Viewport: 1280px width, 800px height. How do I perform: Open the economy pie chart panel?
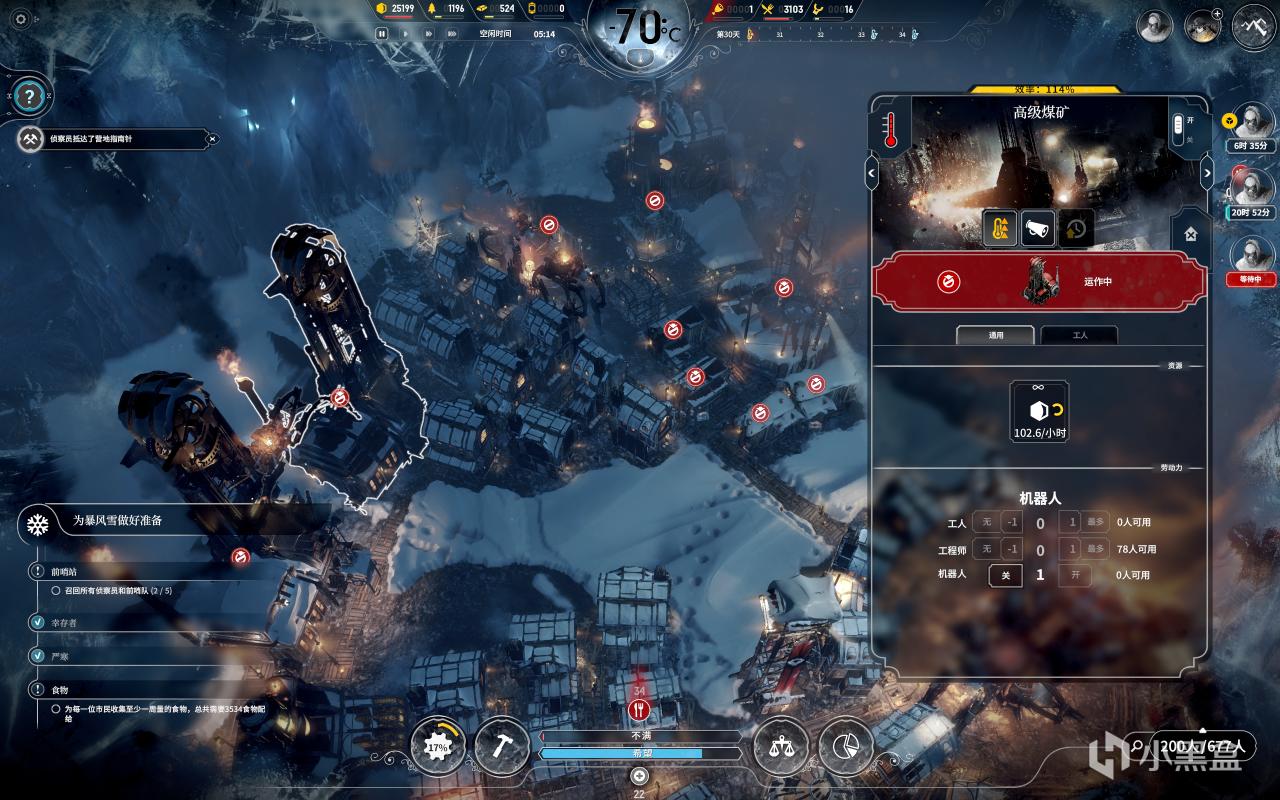pos(846,745)
